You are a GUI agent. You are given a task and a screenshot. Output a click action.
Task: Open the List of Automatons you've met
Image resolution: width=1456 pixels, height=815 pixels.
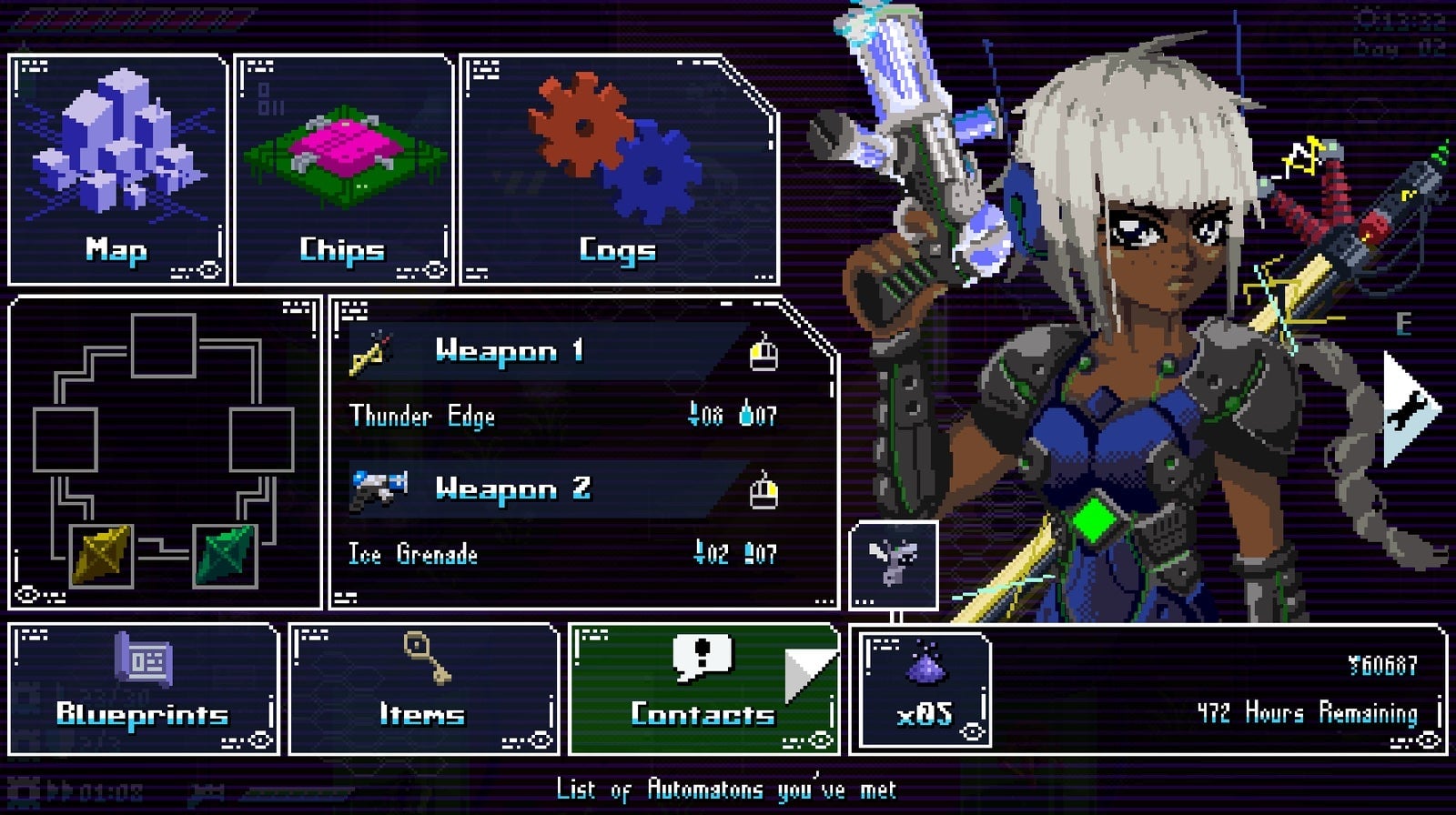[x=728, y=790]
